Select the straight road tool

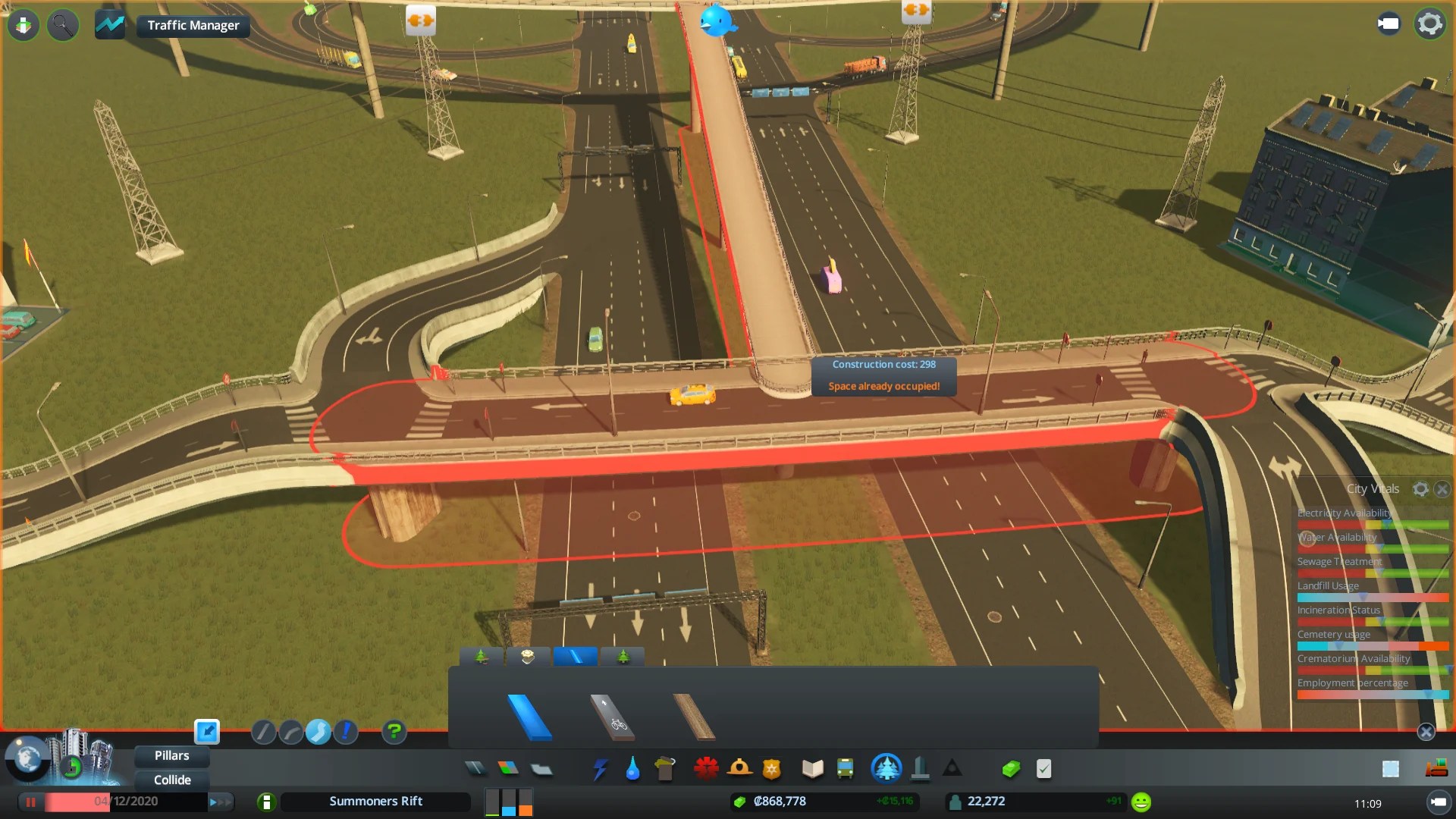(263, 733)
